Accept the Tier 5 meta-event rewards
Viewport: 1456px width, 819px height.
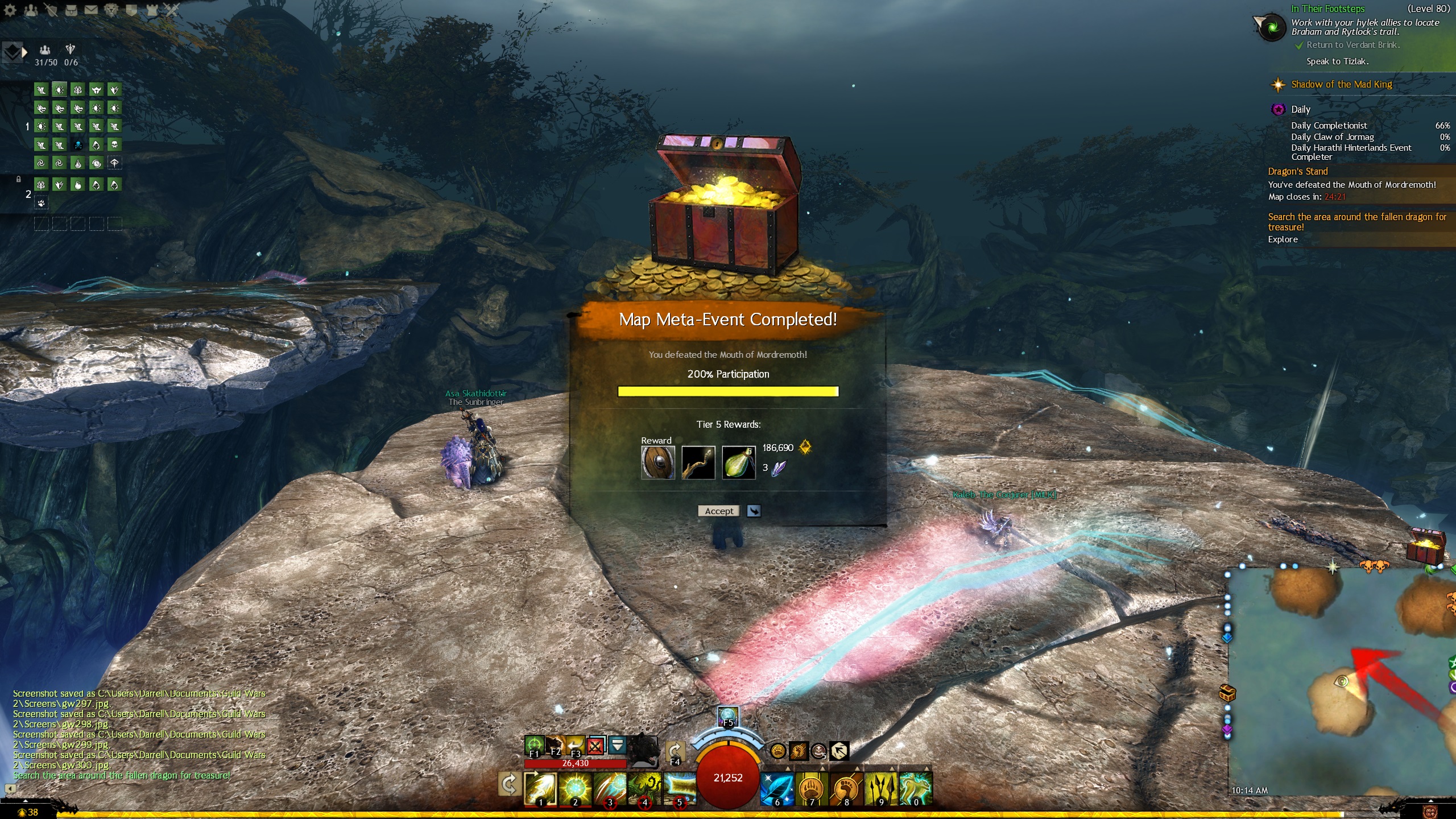click(719, 511)
